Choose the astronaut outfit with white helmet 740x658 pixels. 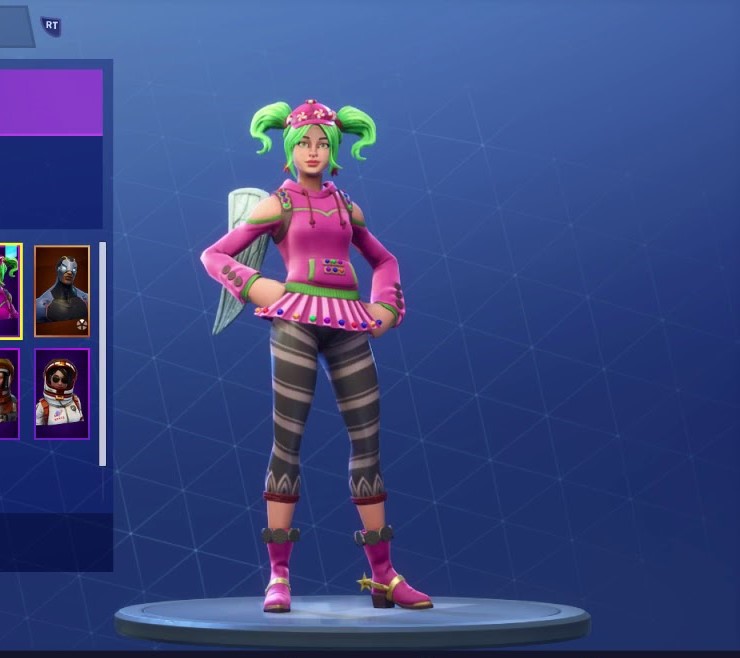62,393
